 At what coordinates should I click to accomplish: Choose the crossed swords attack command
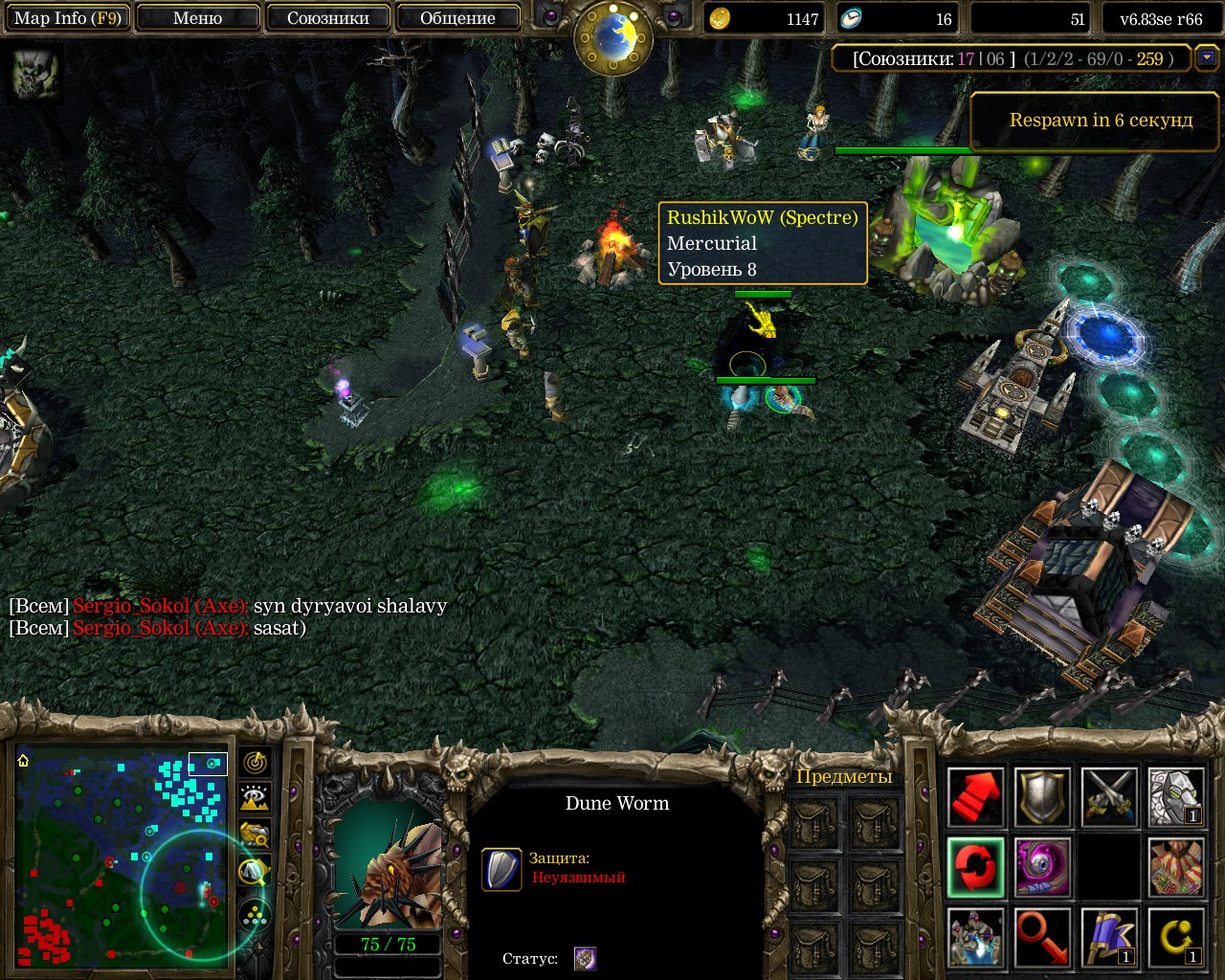pyautogui.click(x=1109, y=796)
